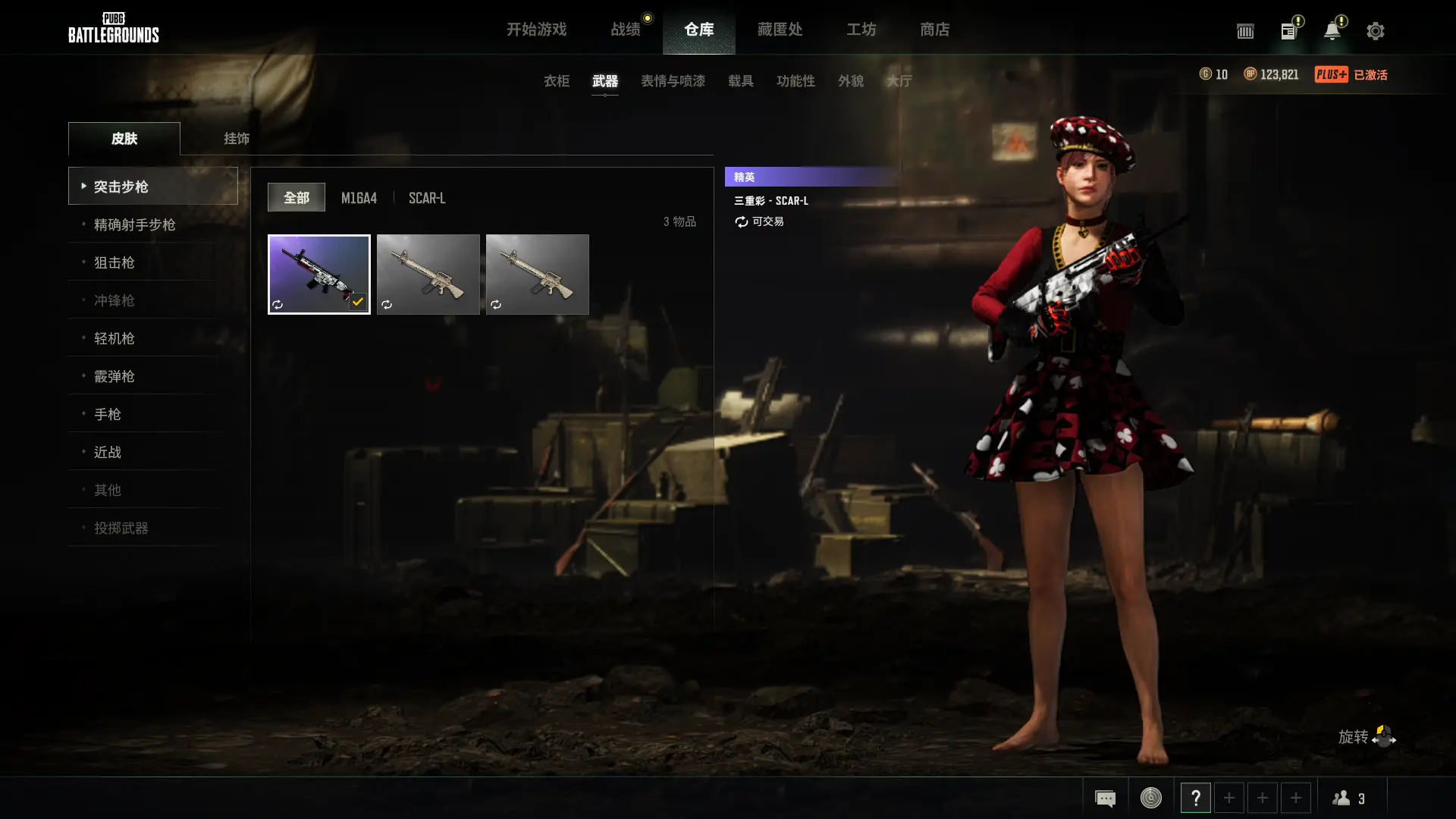Viewport: 1456px width, 819px height.
Task: Select the 狙击枪 sniper category
Action: click(x=114, y=262)
